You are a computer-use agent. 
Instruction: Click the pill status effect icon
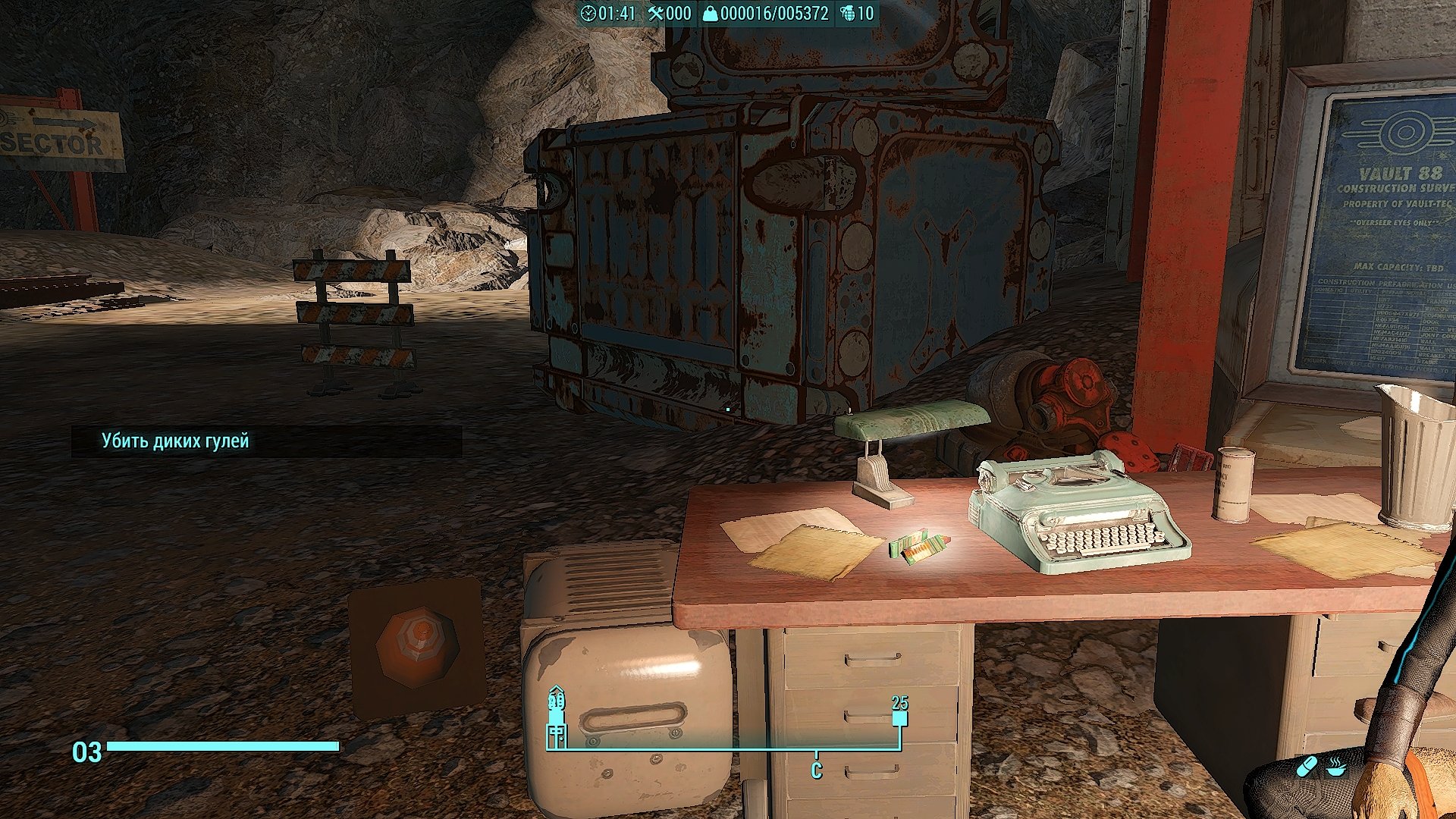click(1307, 767)
